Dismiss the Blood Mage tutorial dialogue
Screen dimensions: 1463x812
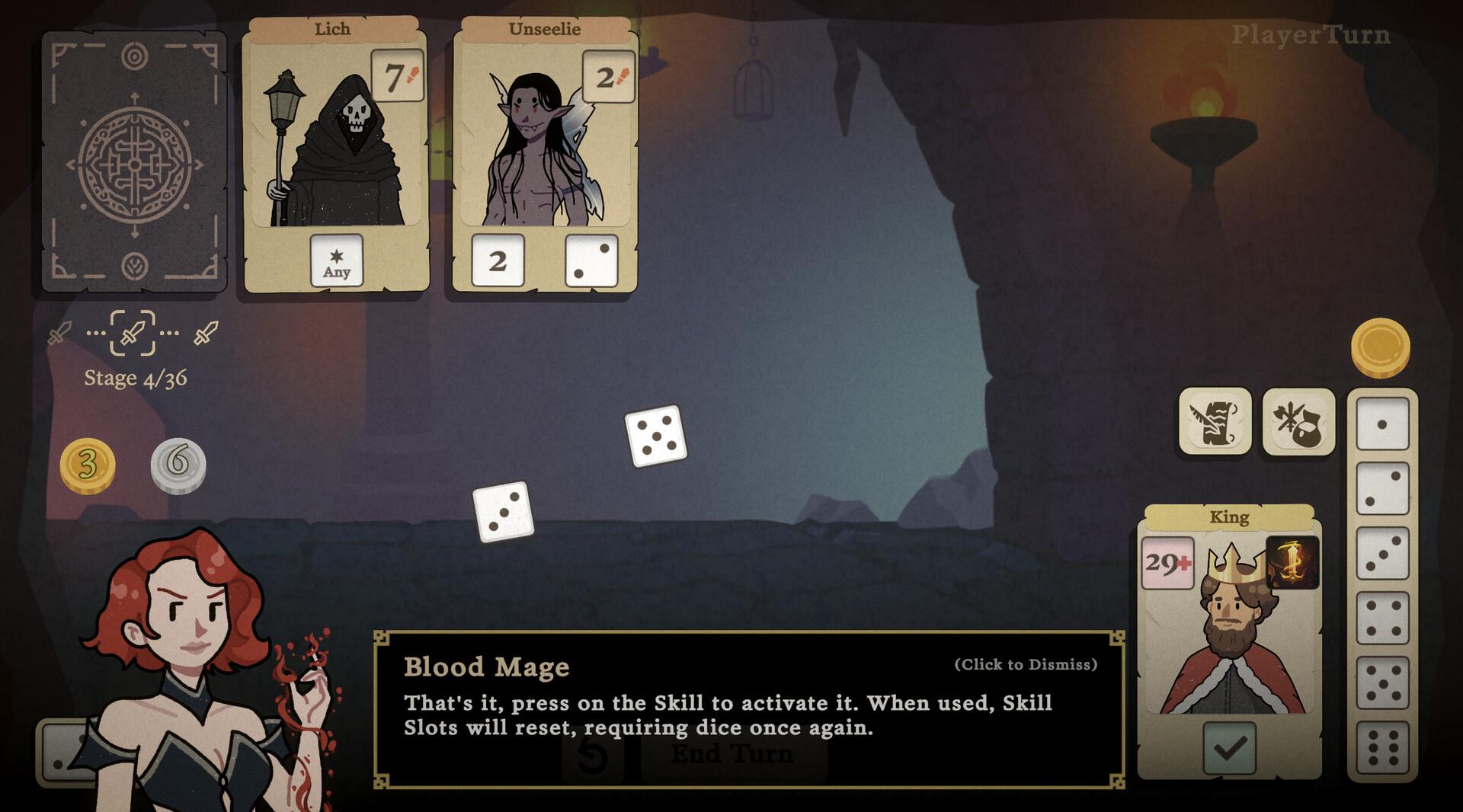point(1025,665)
